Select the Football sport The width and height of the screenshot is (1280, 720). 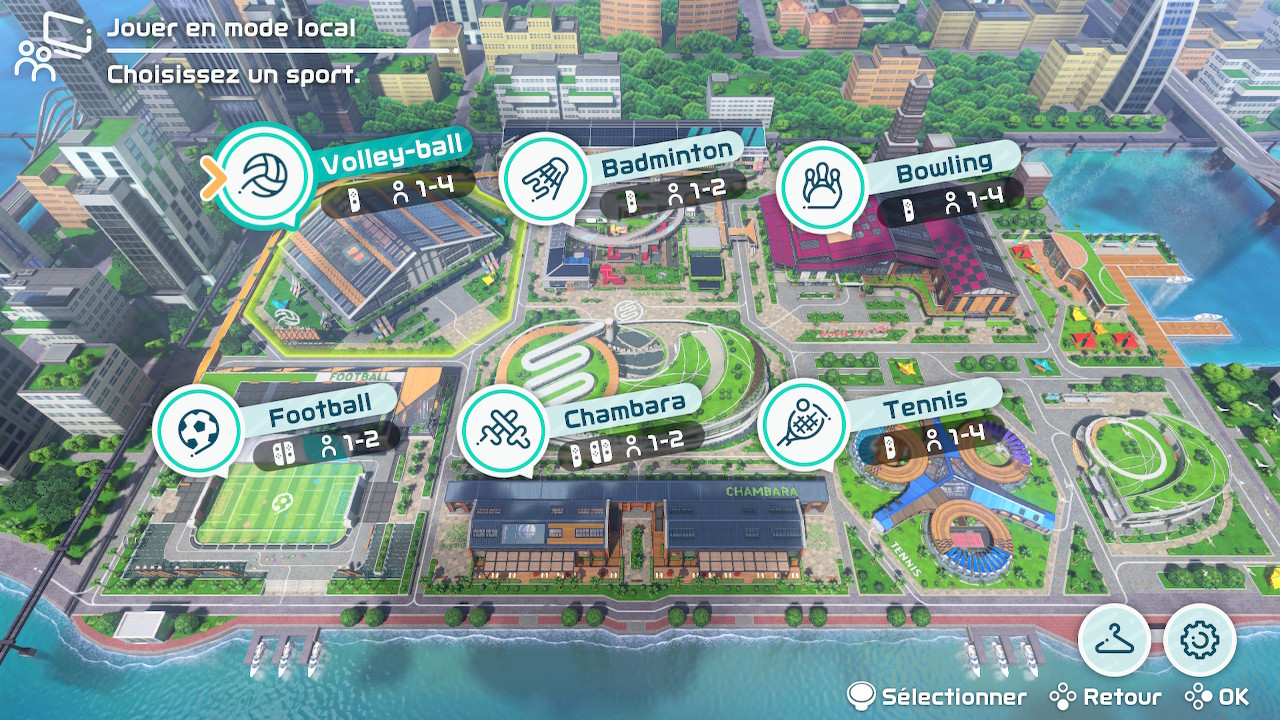(x=197, y=429)
